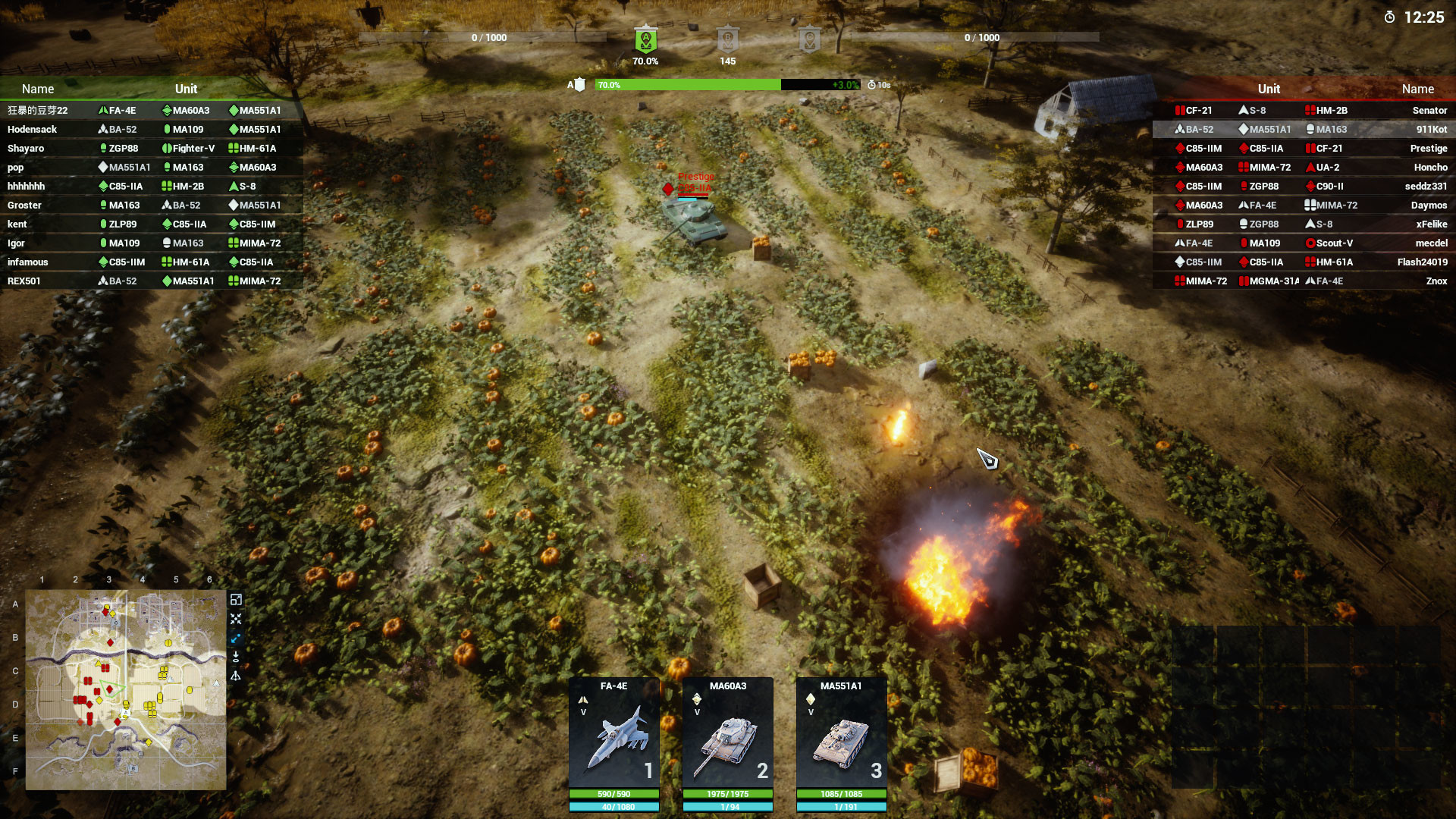Image resolution: width=1456 pixels, height=819 pixels.
Task: Select enemy Prestige's row in scoreboard
Action: click(1303, 149)
